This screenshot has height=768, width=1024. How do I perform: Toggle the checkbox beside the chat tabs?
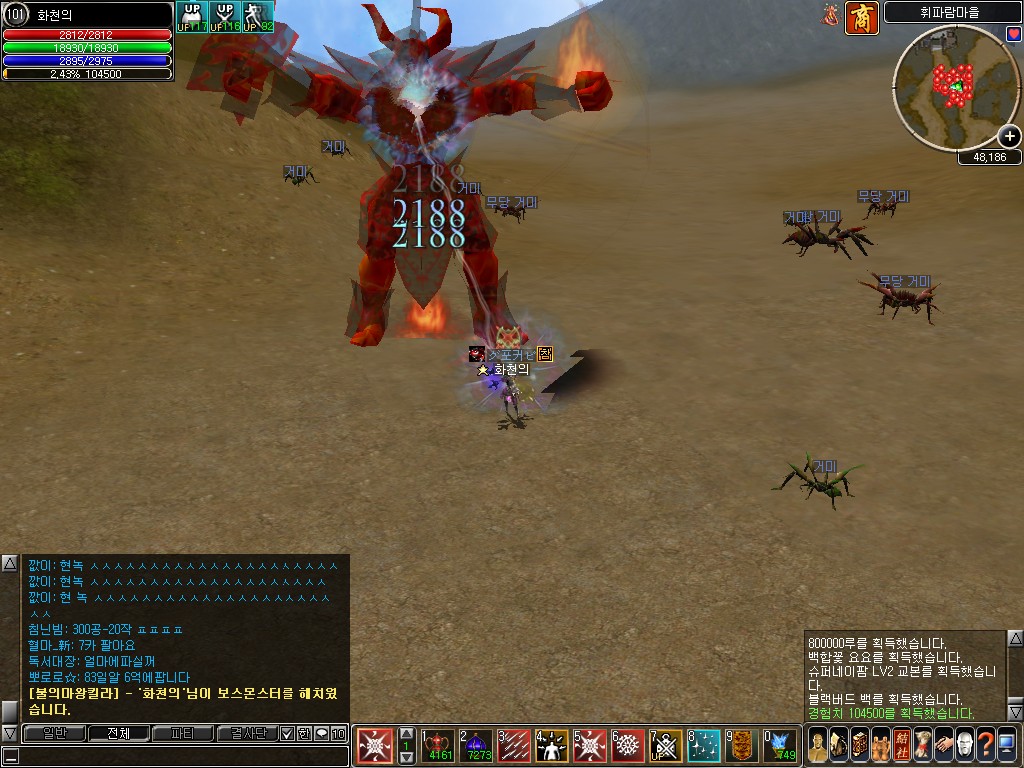287,733
